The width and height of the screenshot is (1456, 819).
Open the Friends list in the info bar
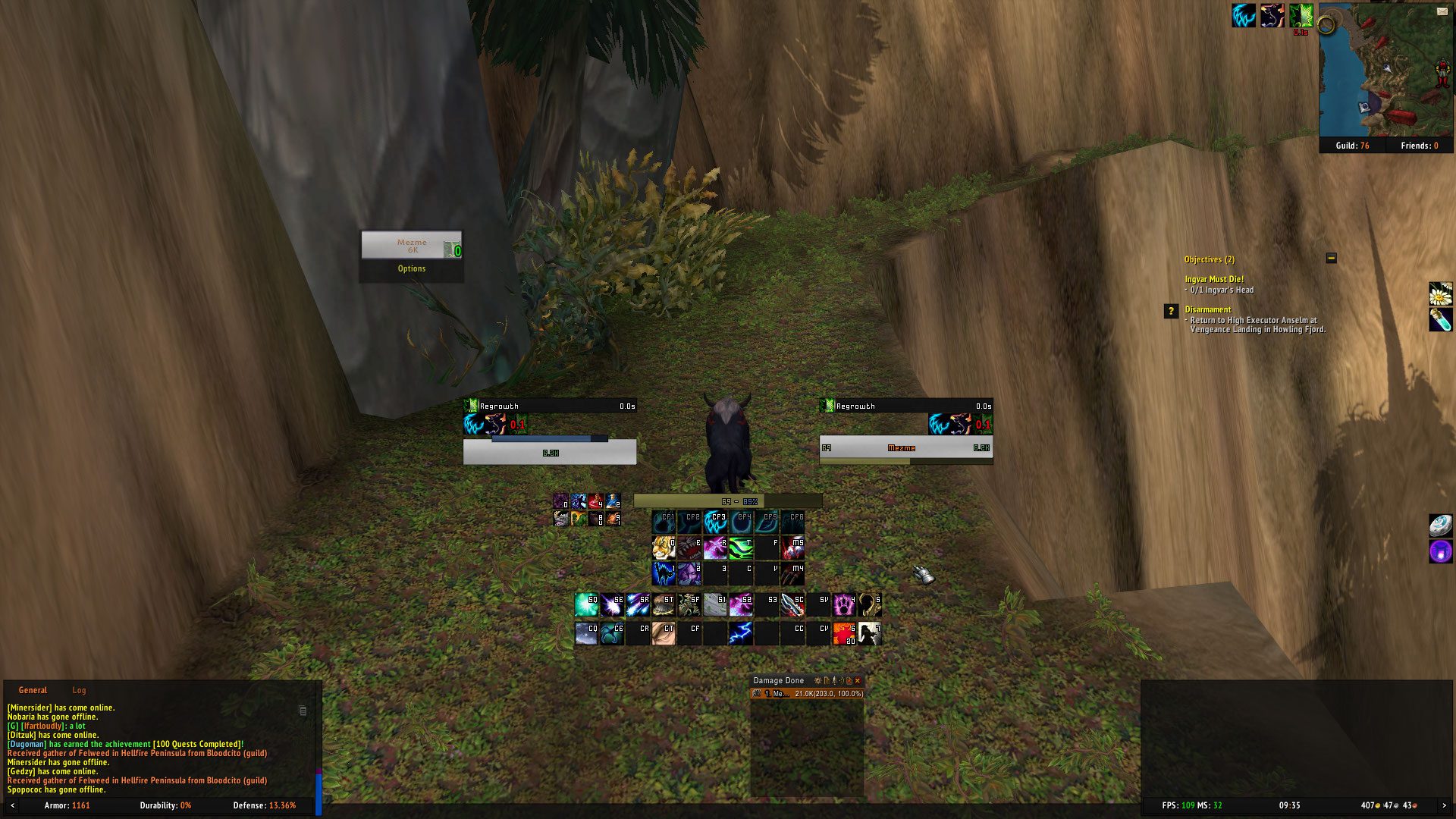[x=1419, y=146]
